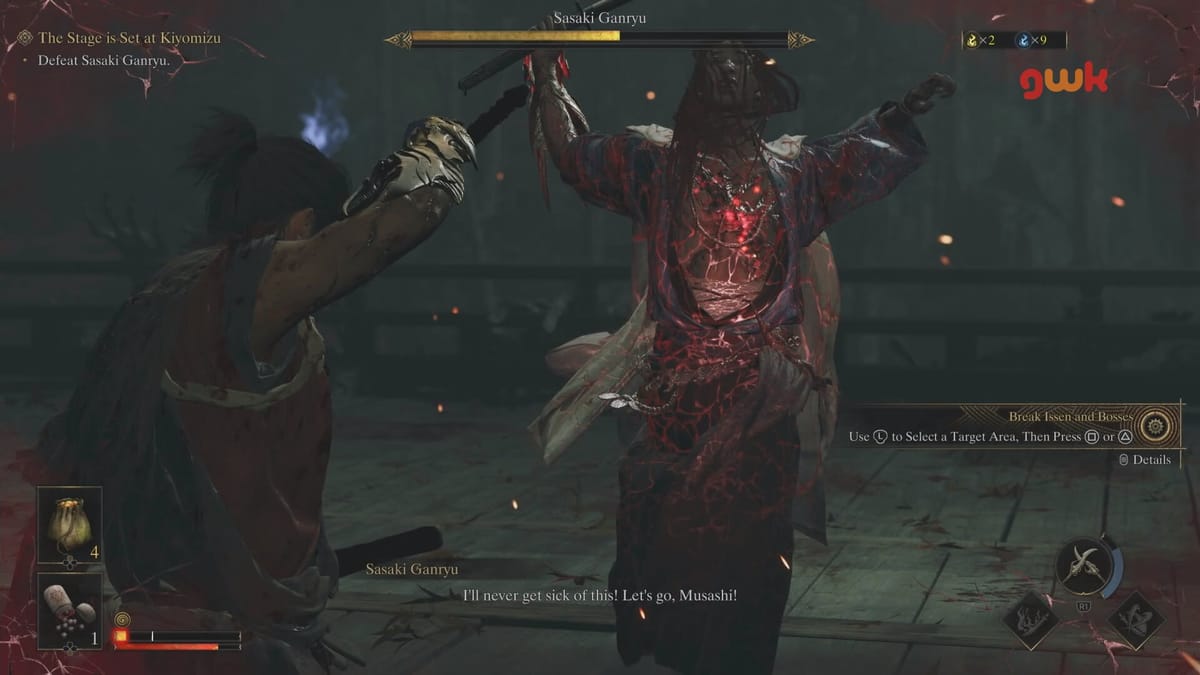Open the Stage is Set at Kiyomizu objective

128,39
